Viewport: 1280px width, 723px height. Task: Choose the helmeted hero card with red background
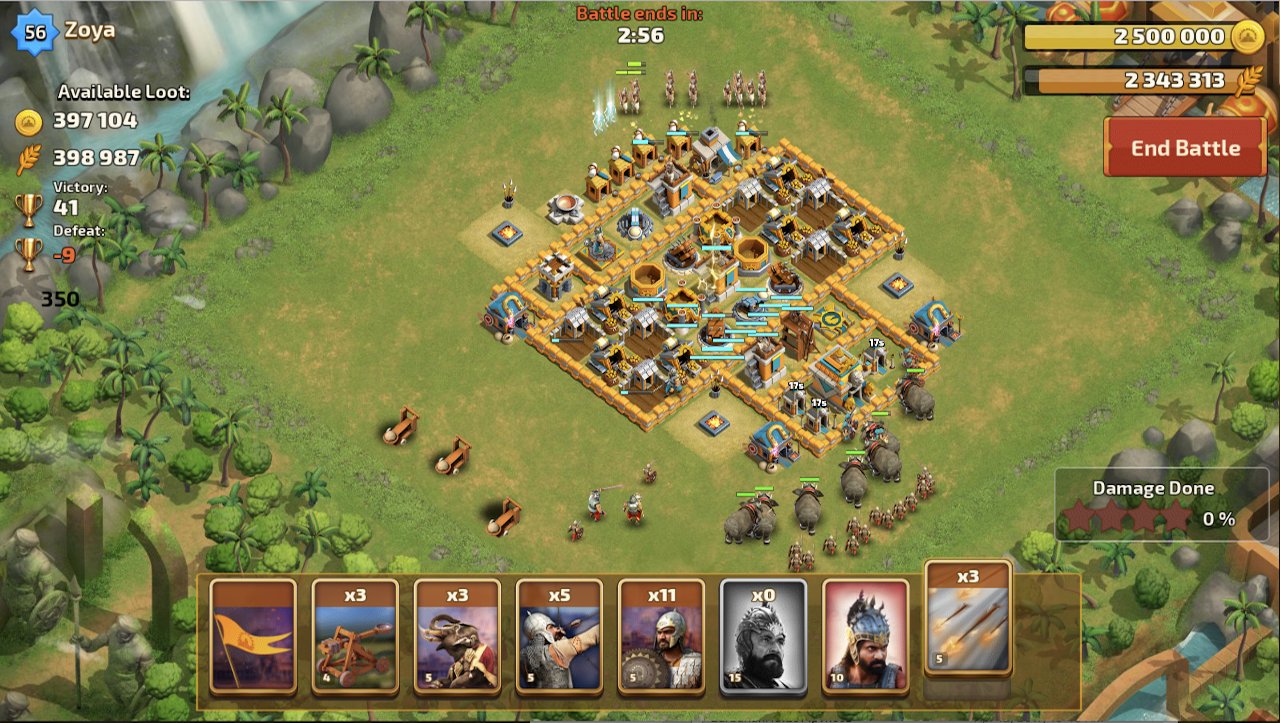tap(865, 636)
